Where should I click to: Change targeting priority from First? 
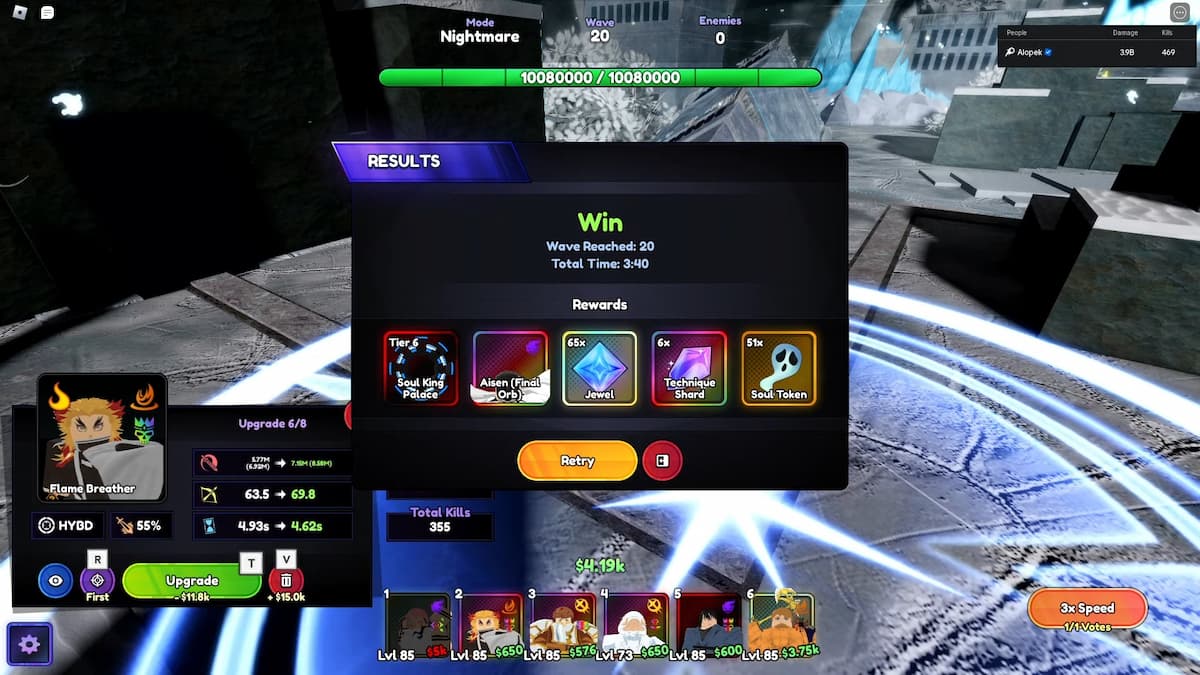(97, 580)
